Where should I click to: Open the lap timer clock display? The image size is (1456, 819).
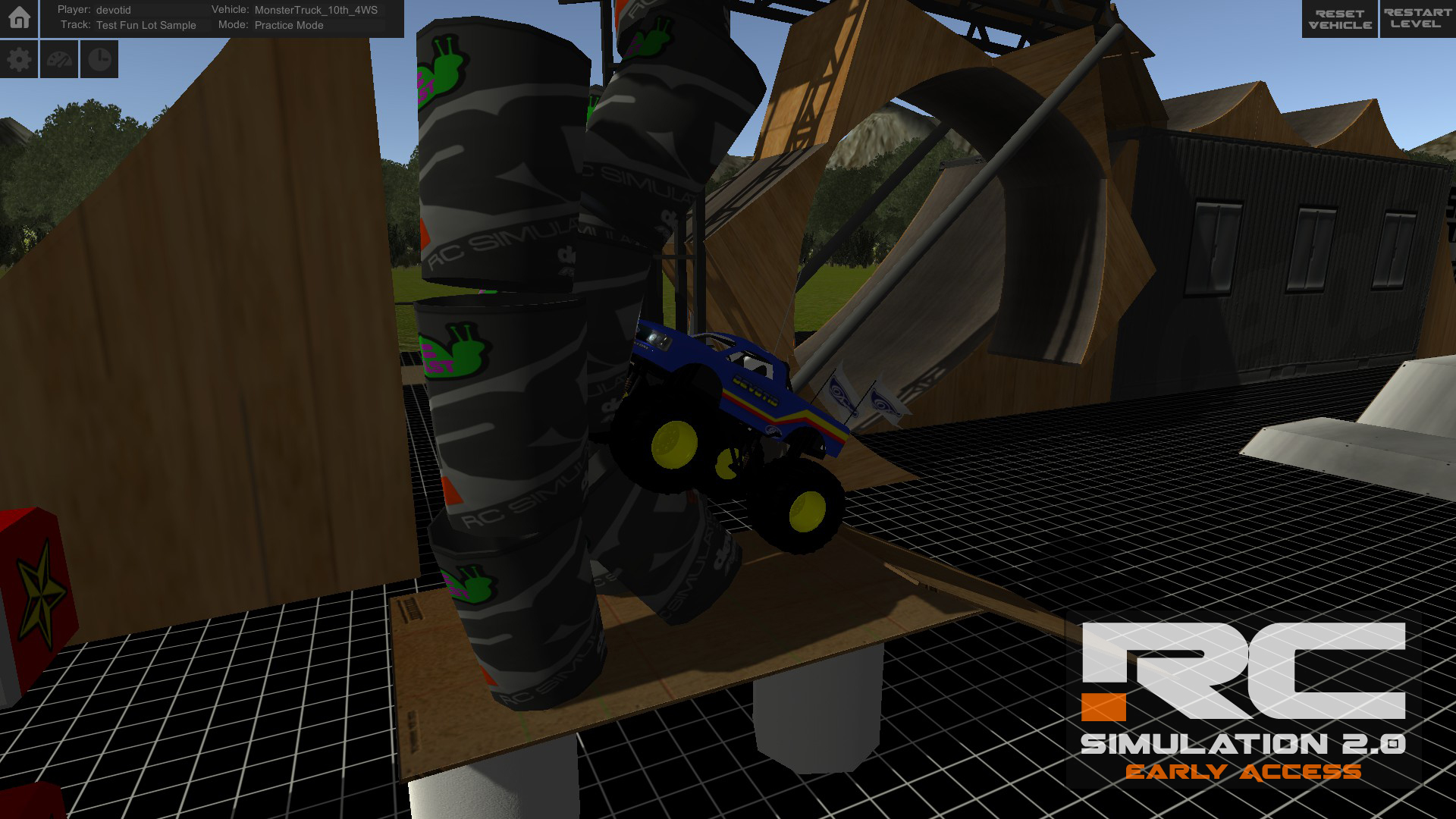(99, 58)
